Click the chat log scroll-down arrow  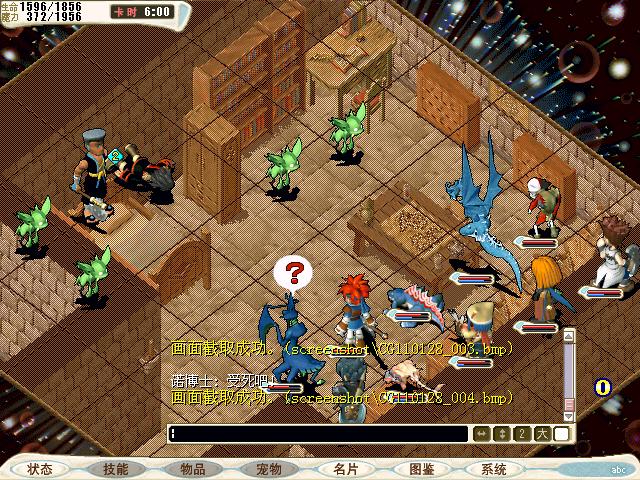569,415
